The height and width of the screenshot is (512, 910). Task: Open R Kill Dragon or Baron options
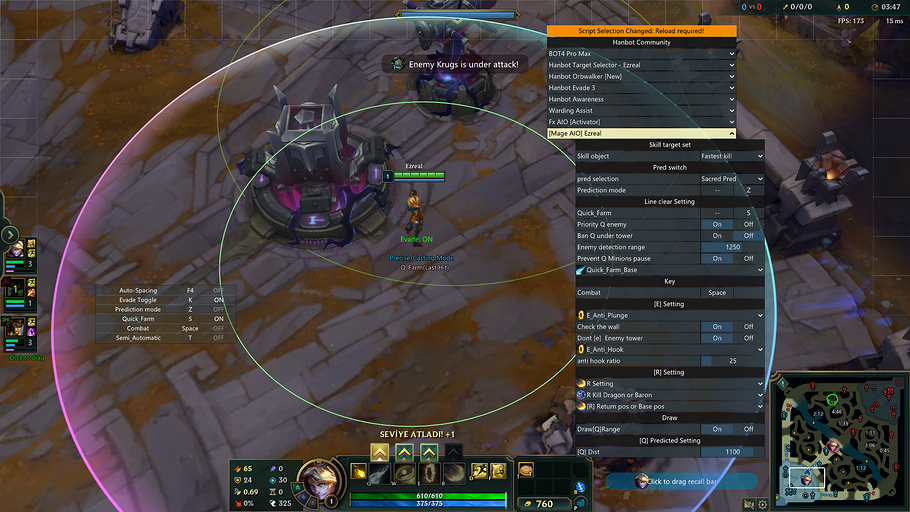(670, 395)
